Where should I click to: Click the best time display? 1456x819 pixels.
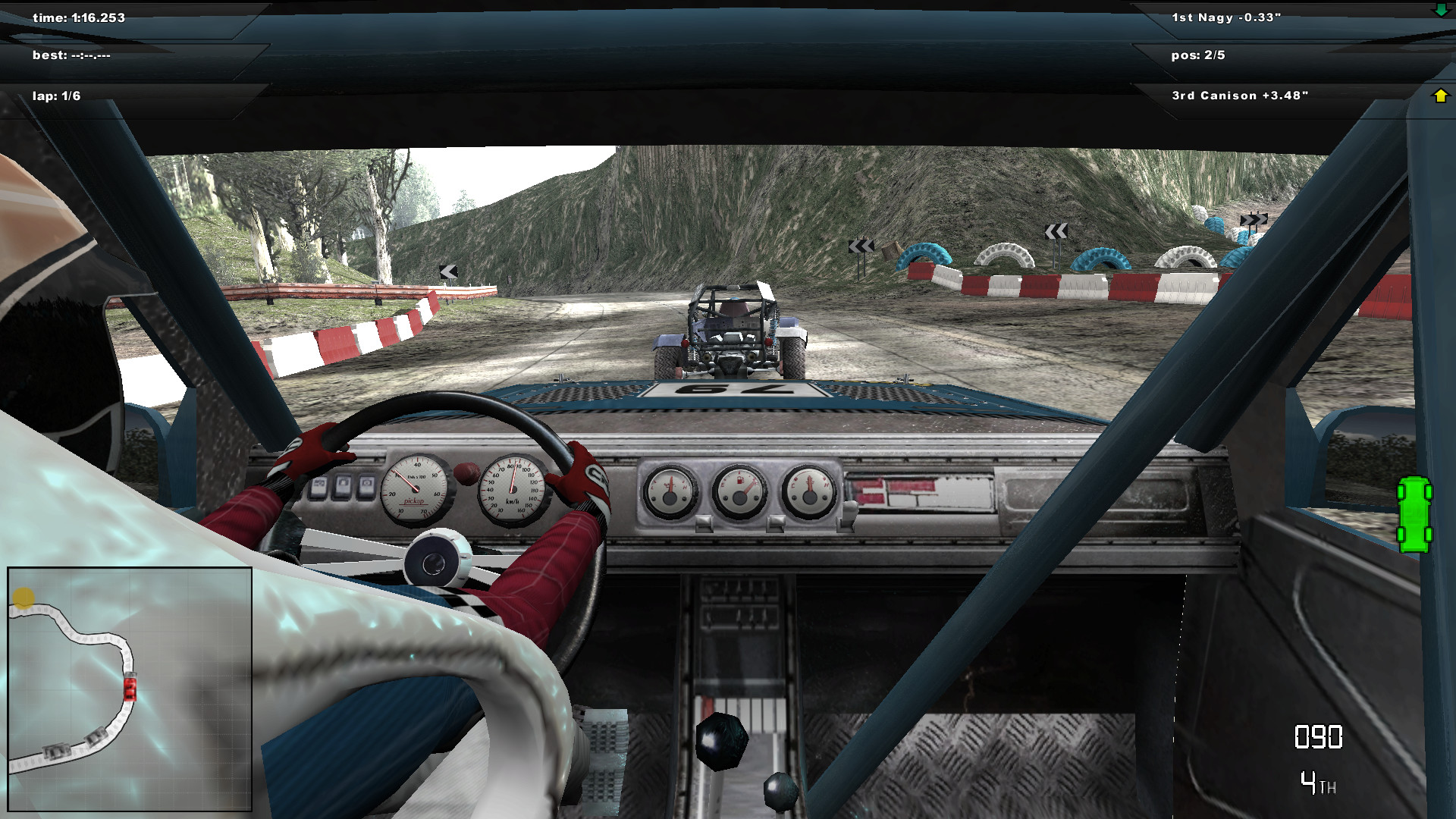coord(72,54)
